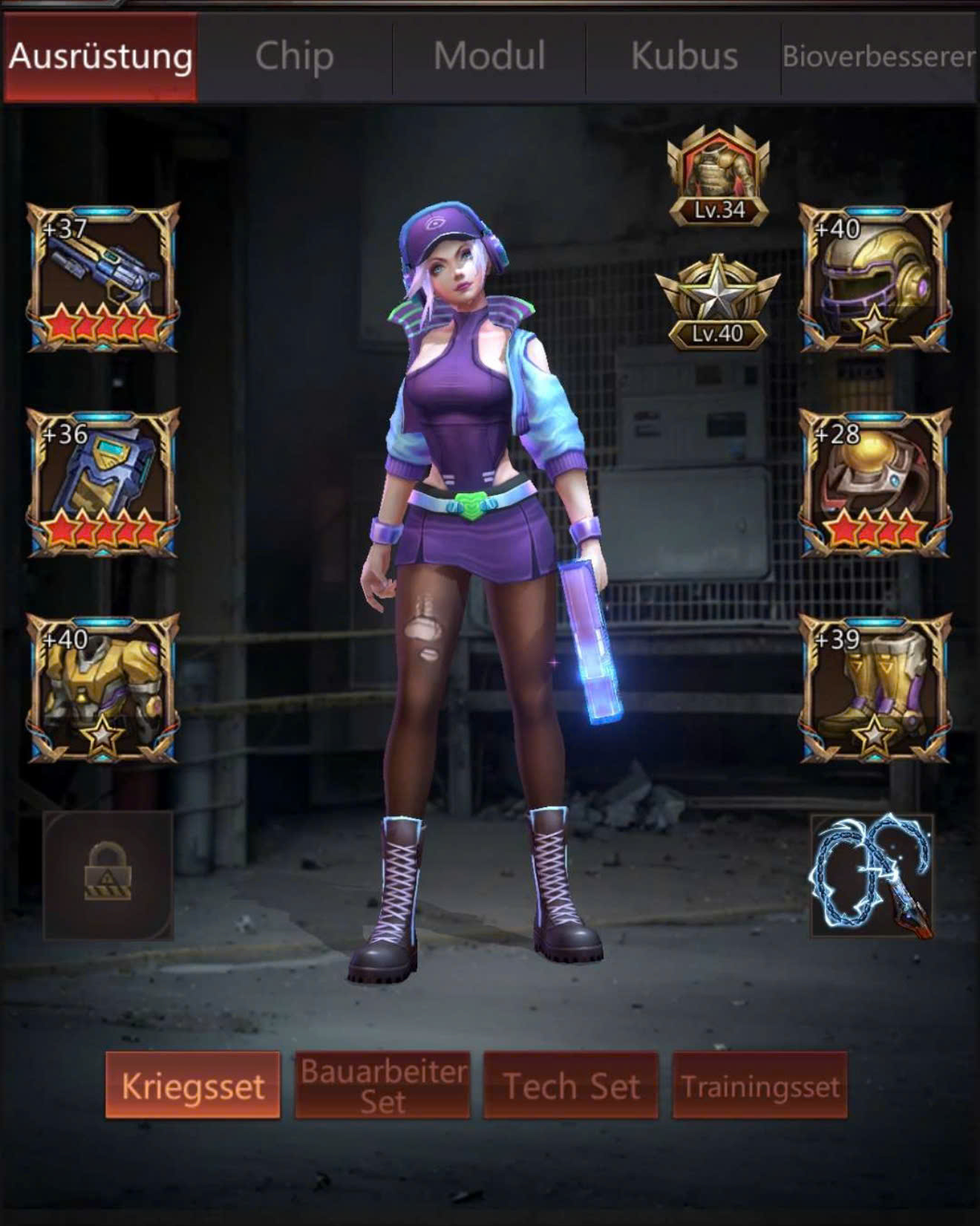
Task: Select the +40 gold helmet slot
Action: pyautogui.click(x=875, y=277)
